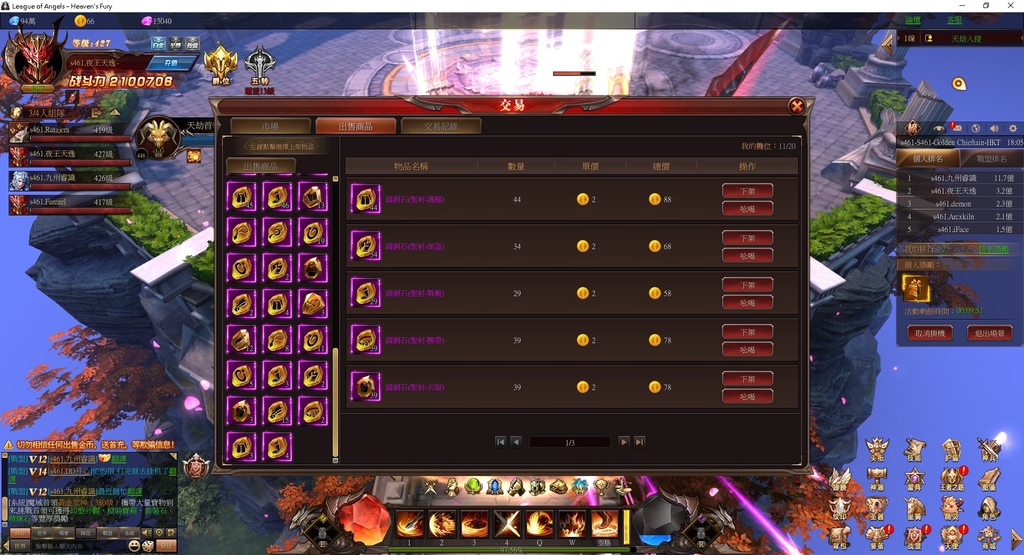This screenshot has height=555, width=1024.
Task: Switch to the 市場 market tab
Action: (x=270, y=126)
